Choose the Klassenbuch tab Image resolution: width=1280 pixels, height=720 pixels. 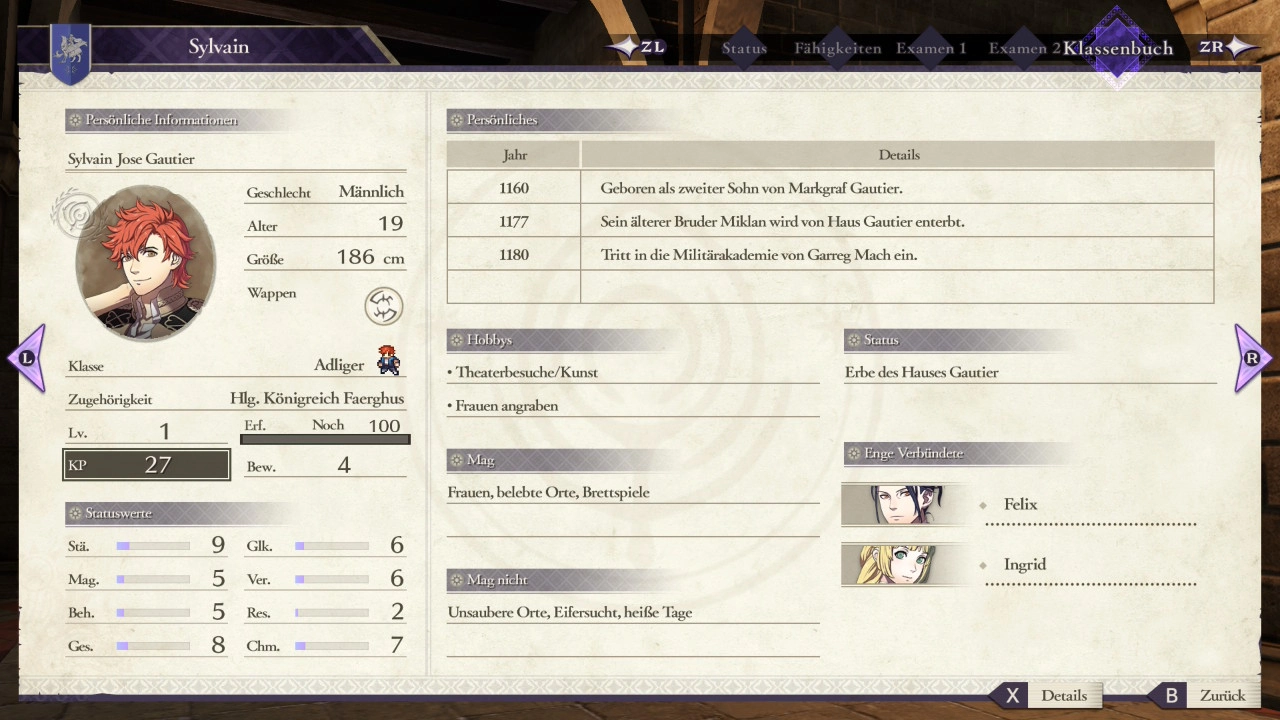(1117, 48)
